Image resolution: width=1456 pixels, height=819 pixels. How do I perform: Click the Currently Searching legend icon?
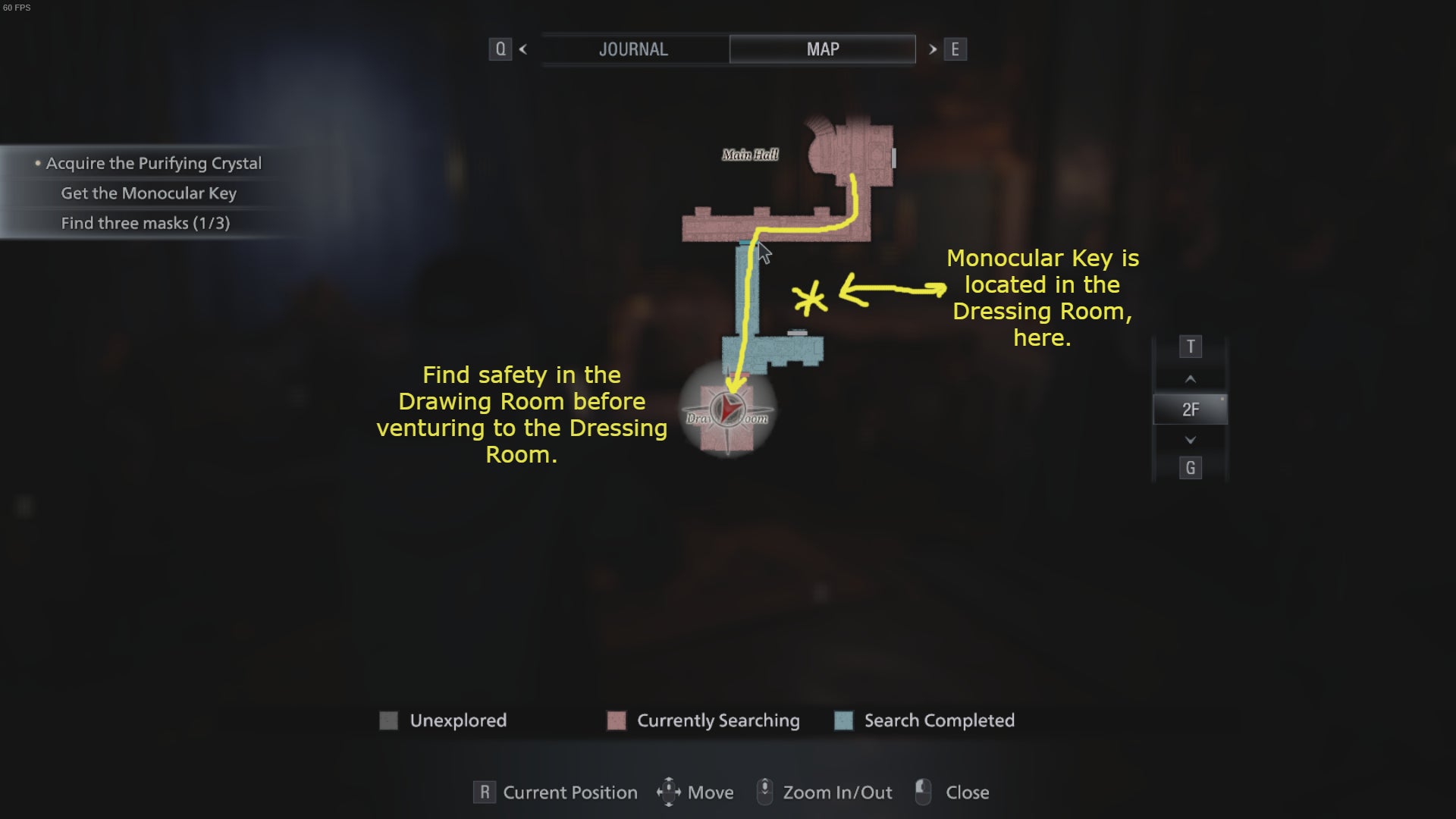[616, 720]
